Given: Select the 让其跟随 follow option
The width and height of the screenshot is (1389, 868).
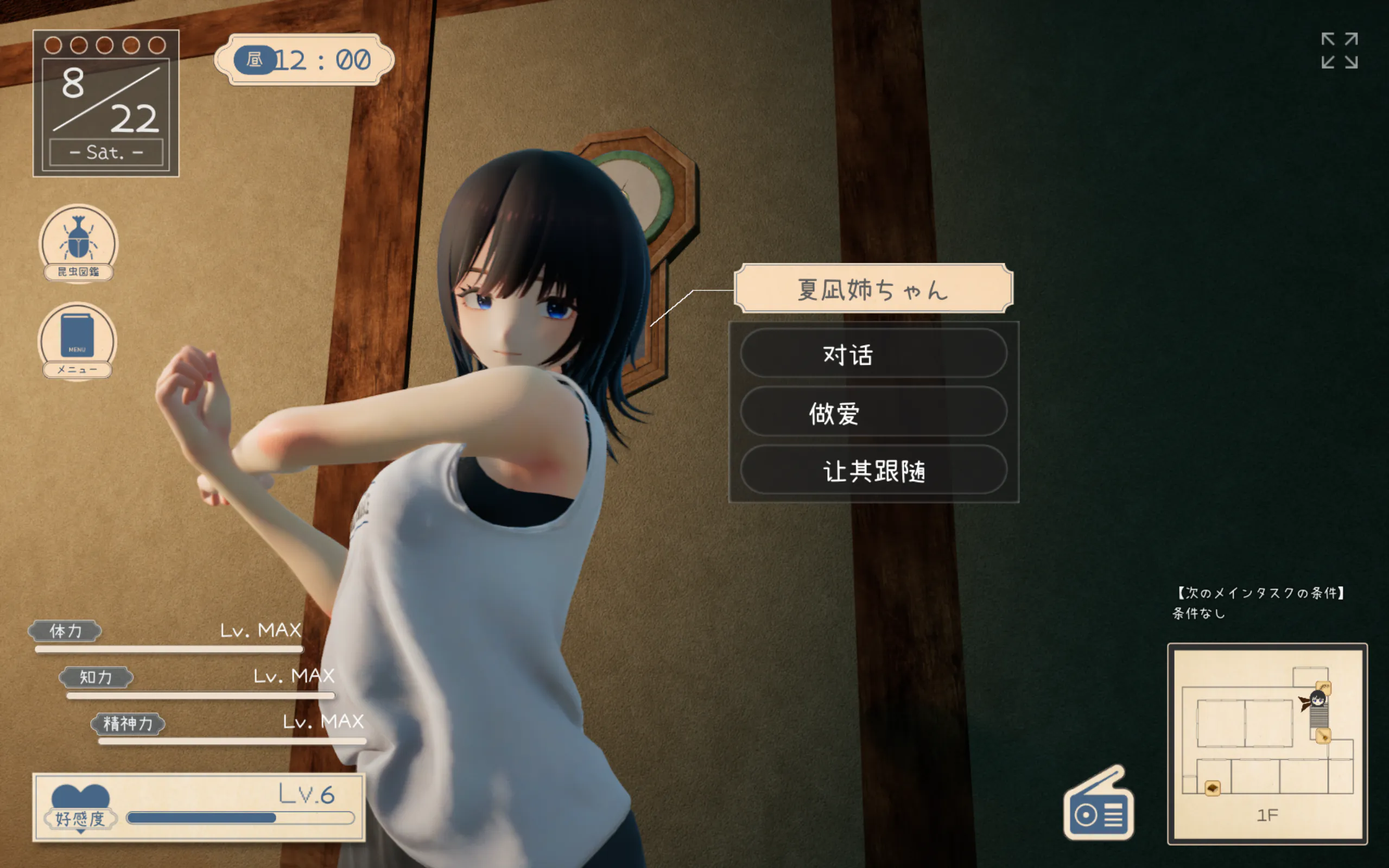Looking at the screenshot, I should tap(873, 470).
